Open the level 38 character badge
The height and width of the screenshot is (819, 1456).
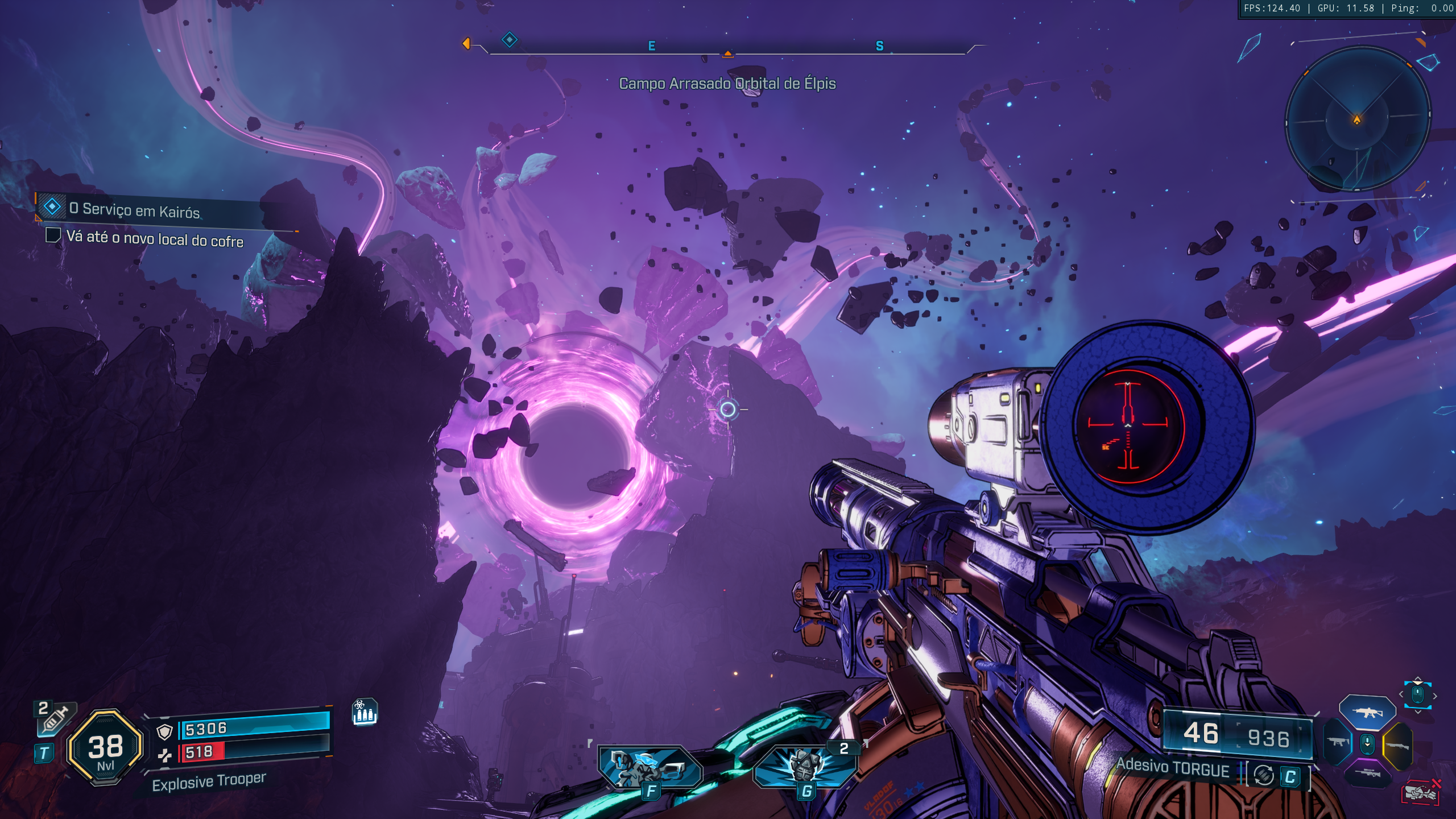coord(105,748)
